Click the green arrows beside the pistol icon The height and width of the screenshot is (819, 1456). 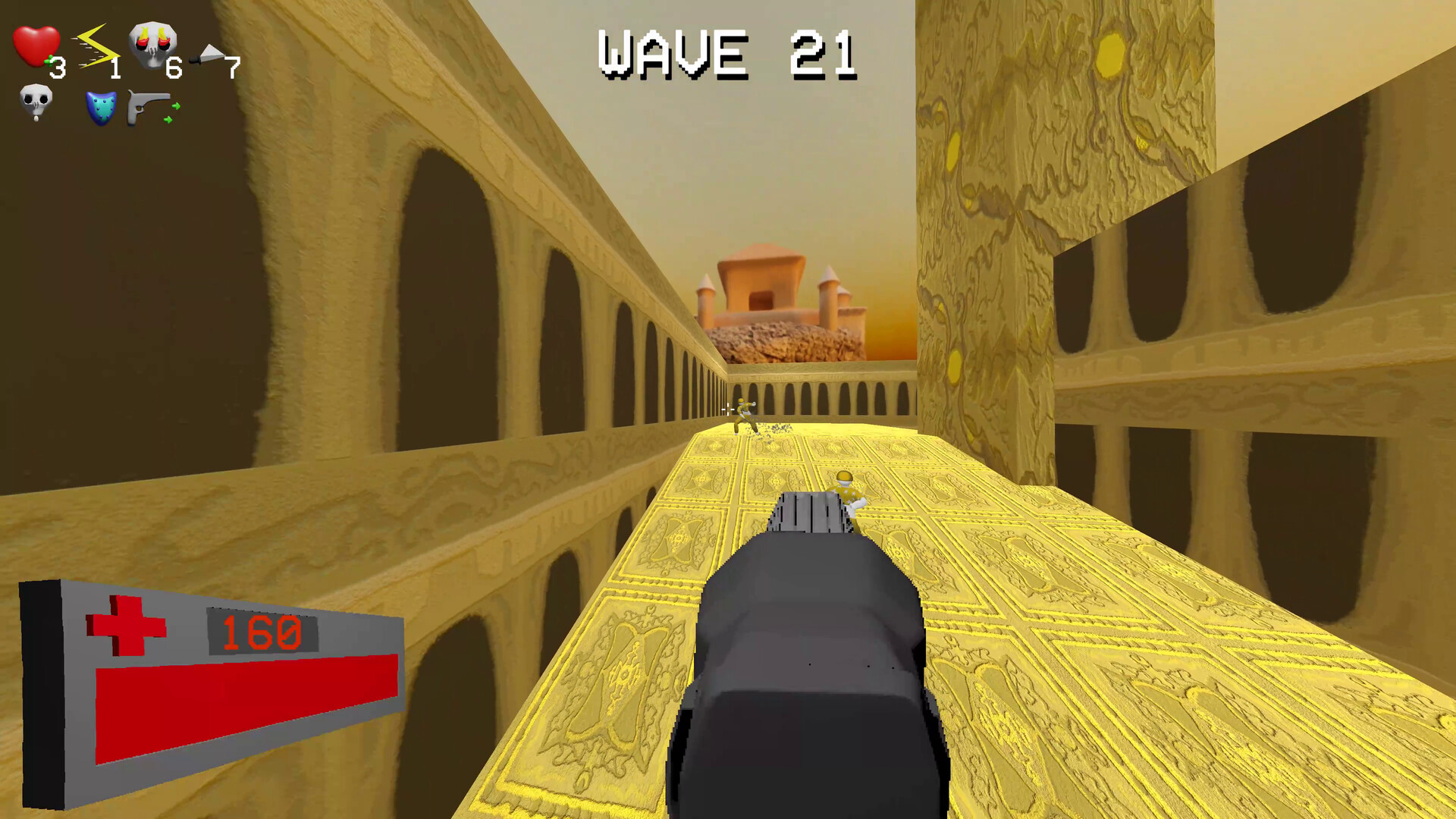[173, 114]
